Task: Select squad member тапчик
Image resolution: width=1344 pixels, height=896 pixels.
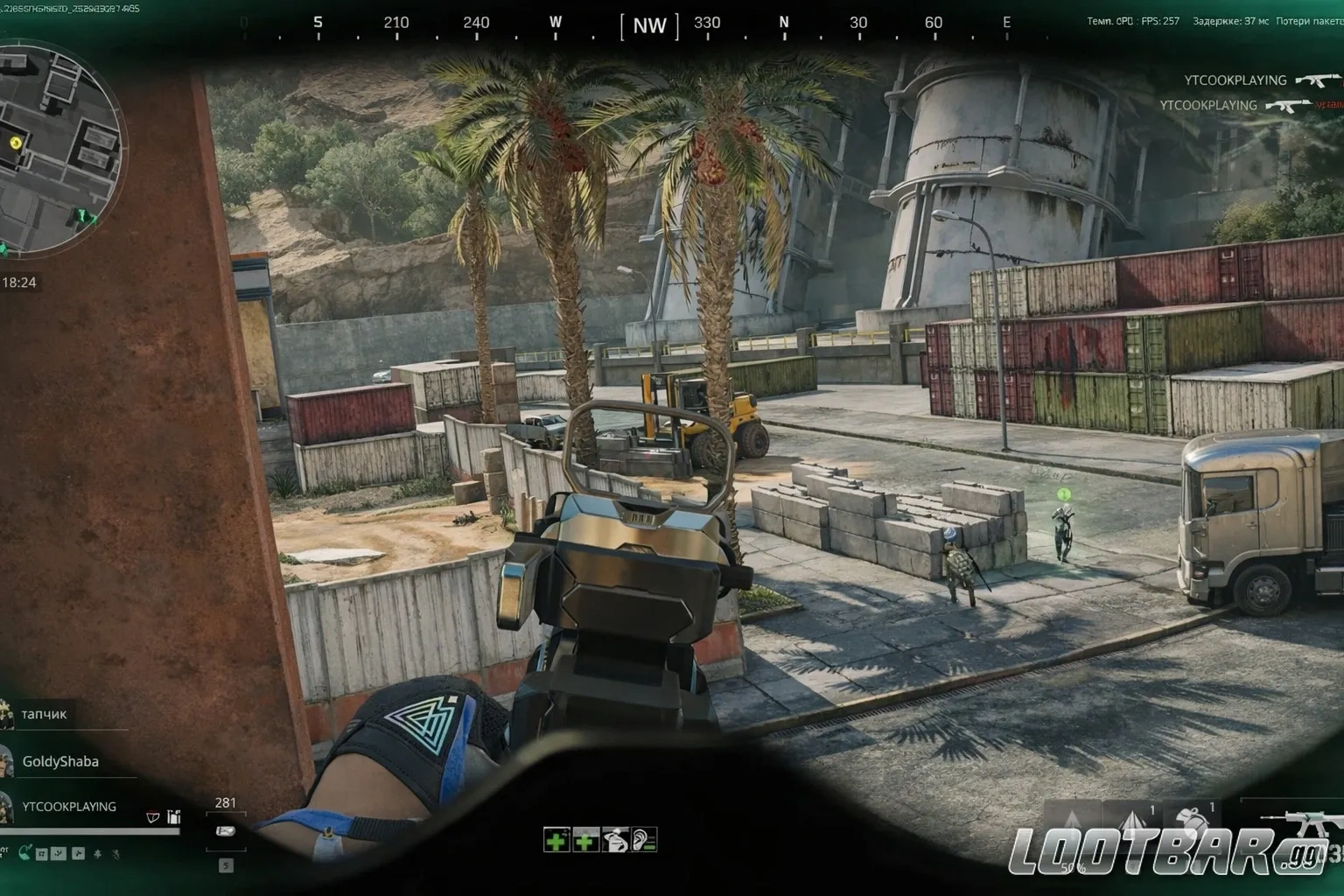Action: tap(44, 714)
